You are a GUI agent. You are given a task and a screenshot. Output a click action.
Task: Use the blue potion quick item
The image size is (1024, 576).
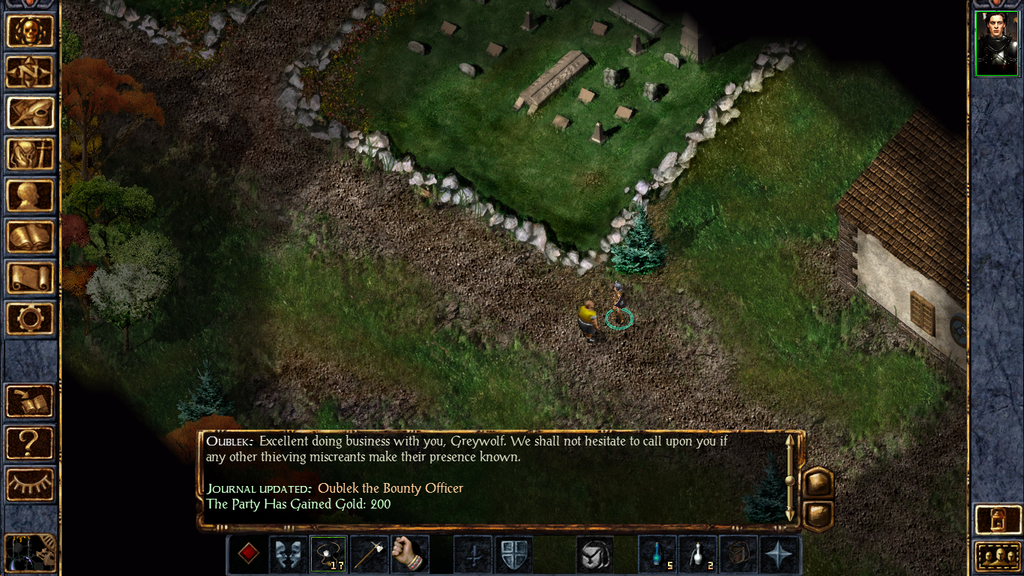click(x=657, y=554)
